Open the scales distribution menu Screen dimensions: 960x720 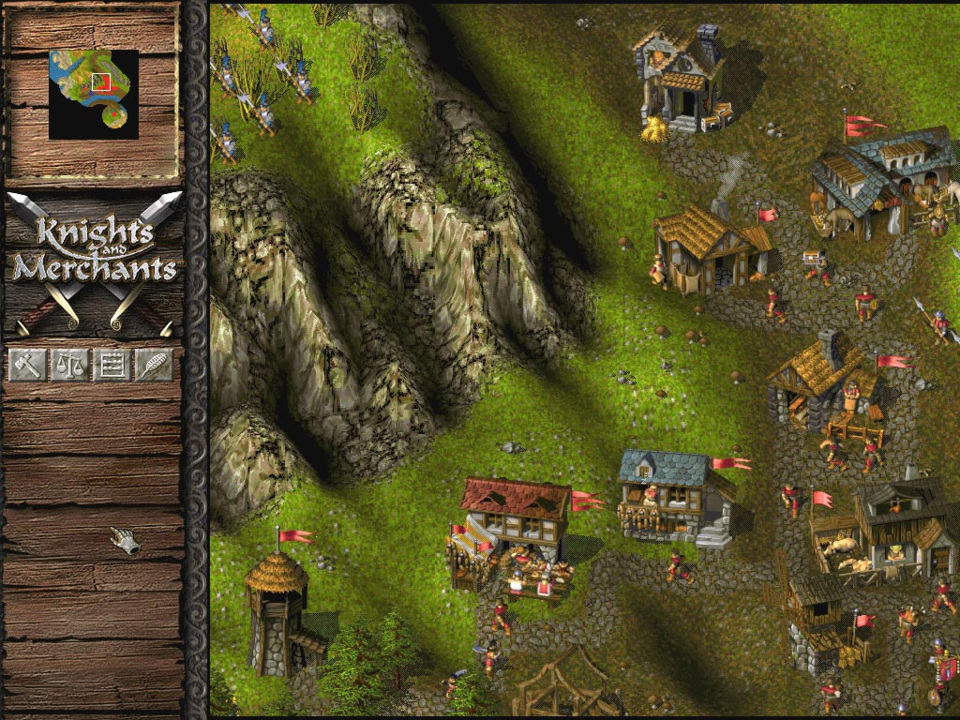point(69,365)
